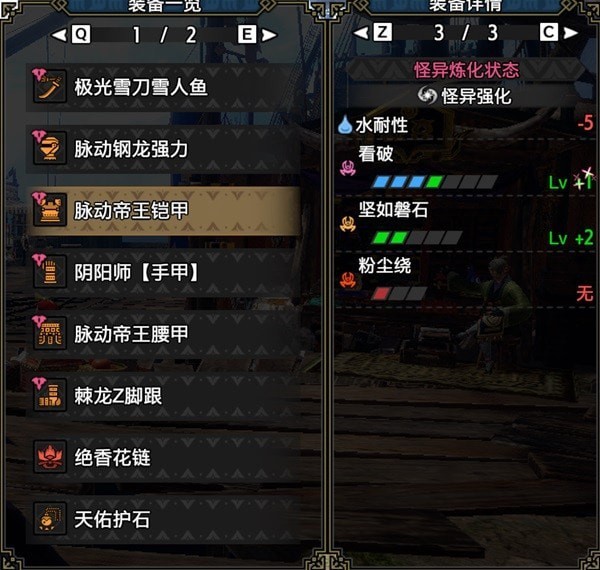Click the 怪异强化 augment header
The height and width of the screenshot is (570, 600).
(466, 96)
